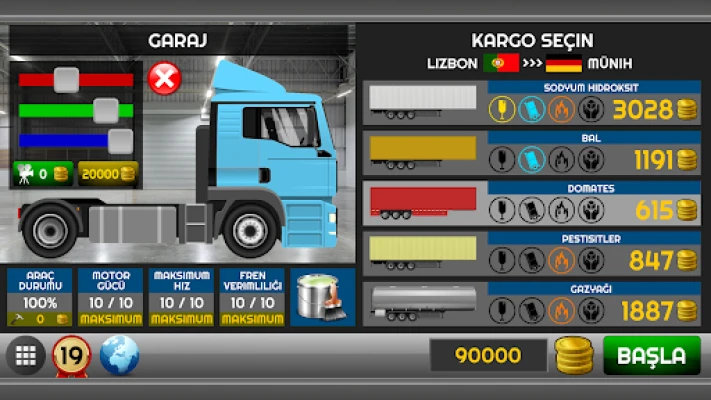Screen dimensions: 711x400
Task: Open the grid menu button
Action: pos(26,355)
